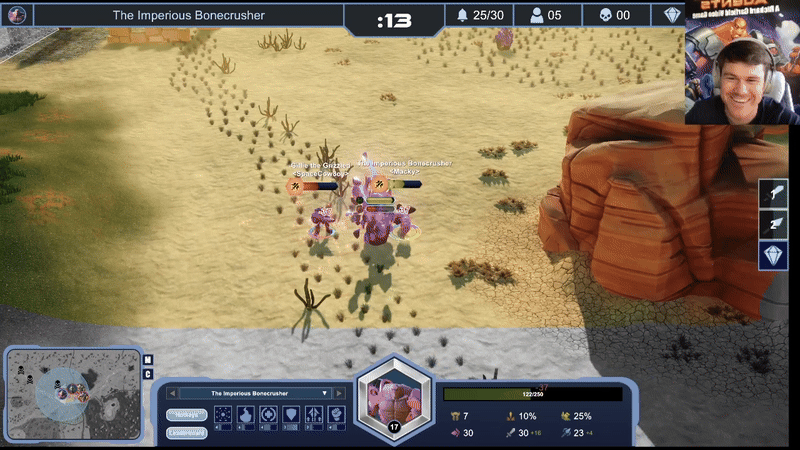Viewport: 800px width, 450px height.
Task: Toggle the minimap C button
Action: [148, 374]
